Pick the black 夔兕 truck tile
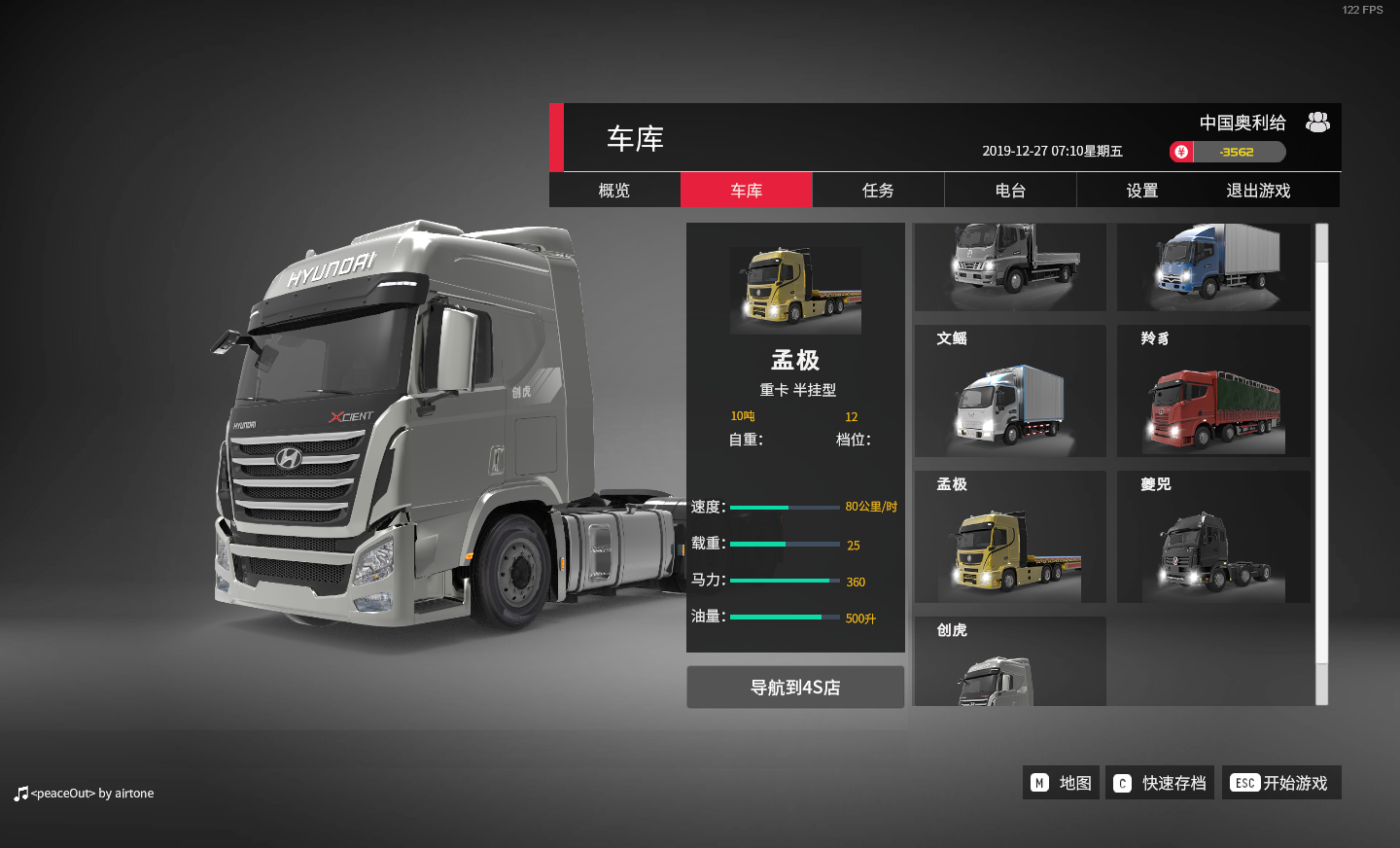 [x=1213, y=538]
